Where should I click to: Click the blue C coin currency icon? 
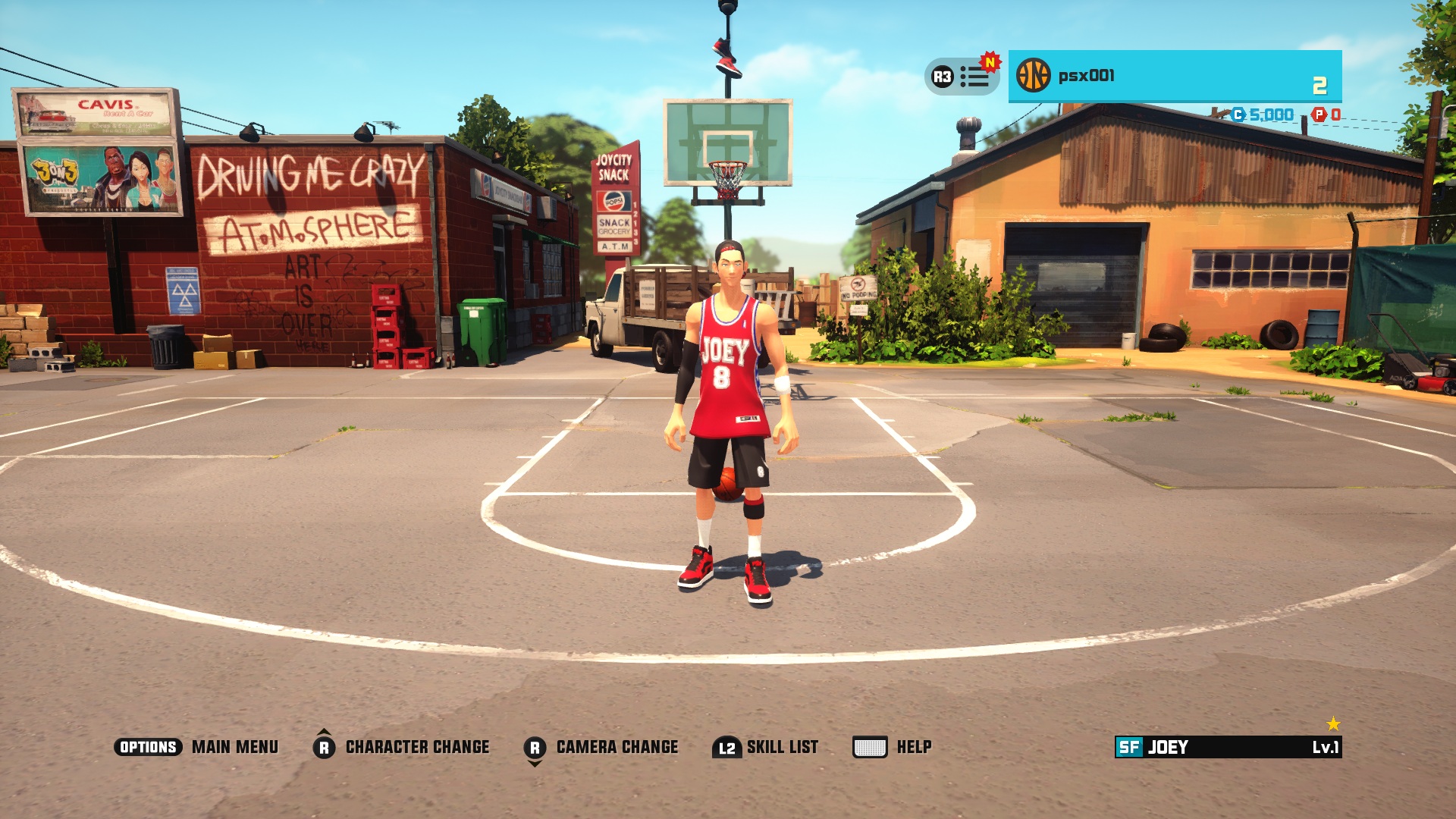click(x=1238, y=115)
